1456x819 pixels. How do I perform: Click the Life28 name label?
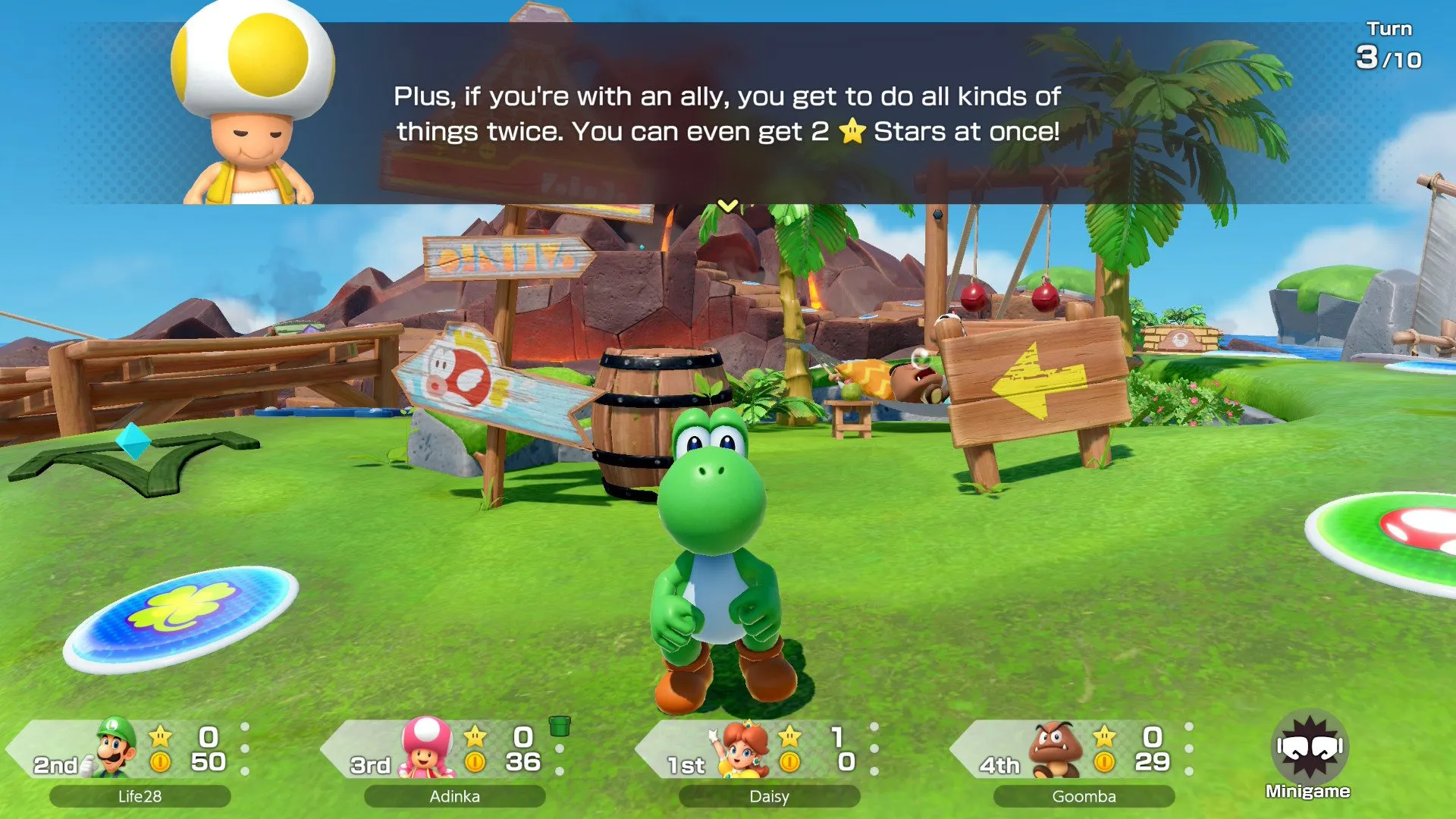click(x=139, y=796)
